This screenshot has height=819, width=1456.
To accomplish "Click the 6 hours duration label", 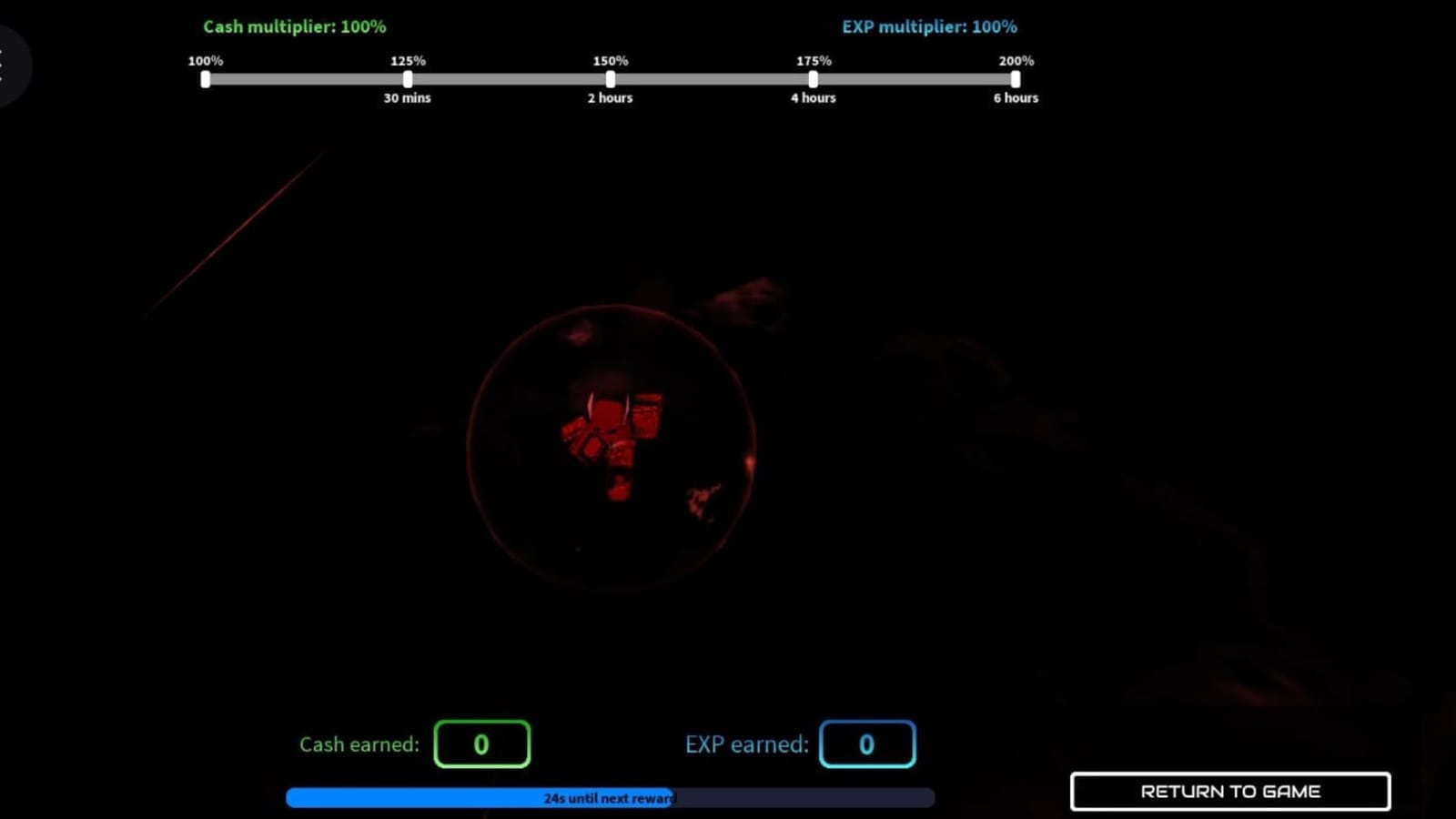I will tap(1016, 97).
